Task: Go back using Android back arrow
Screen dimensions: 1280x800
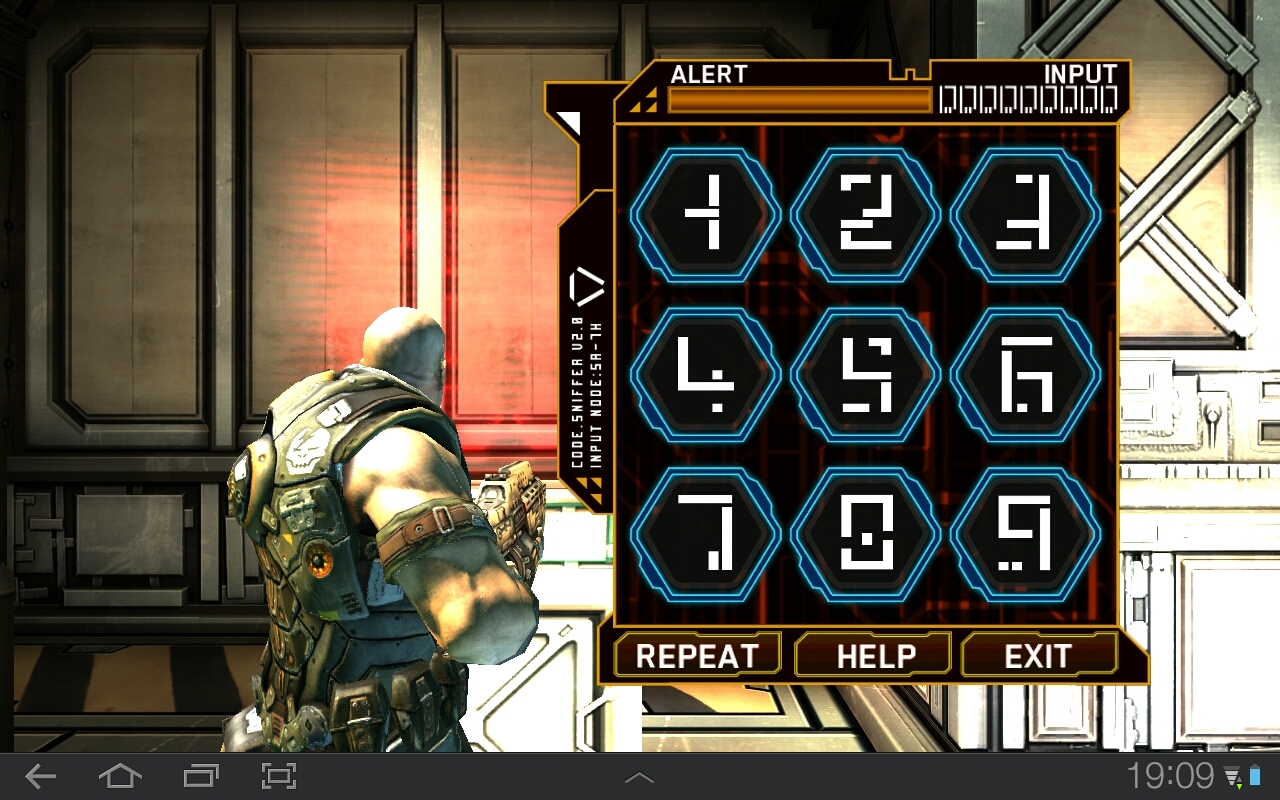Action: pyautogui.click(x=41, y=776)
